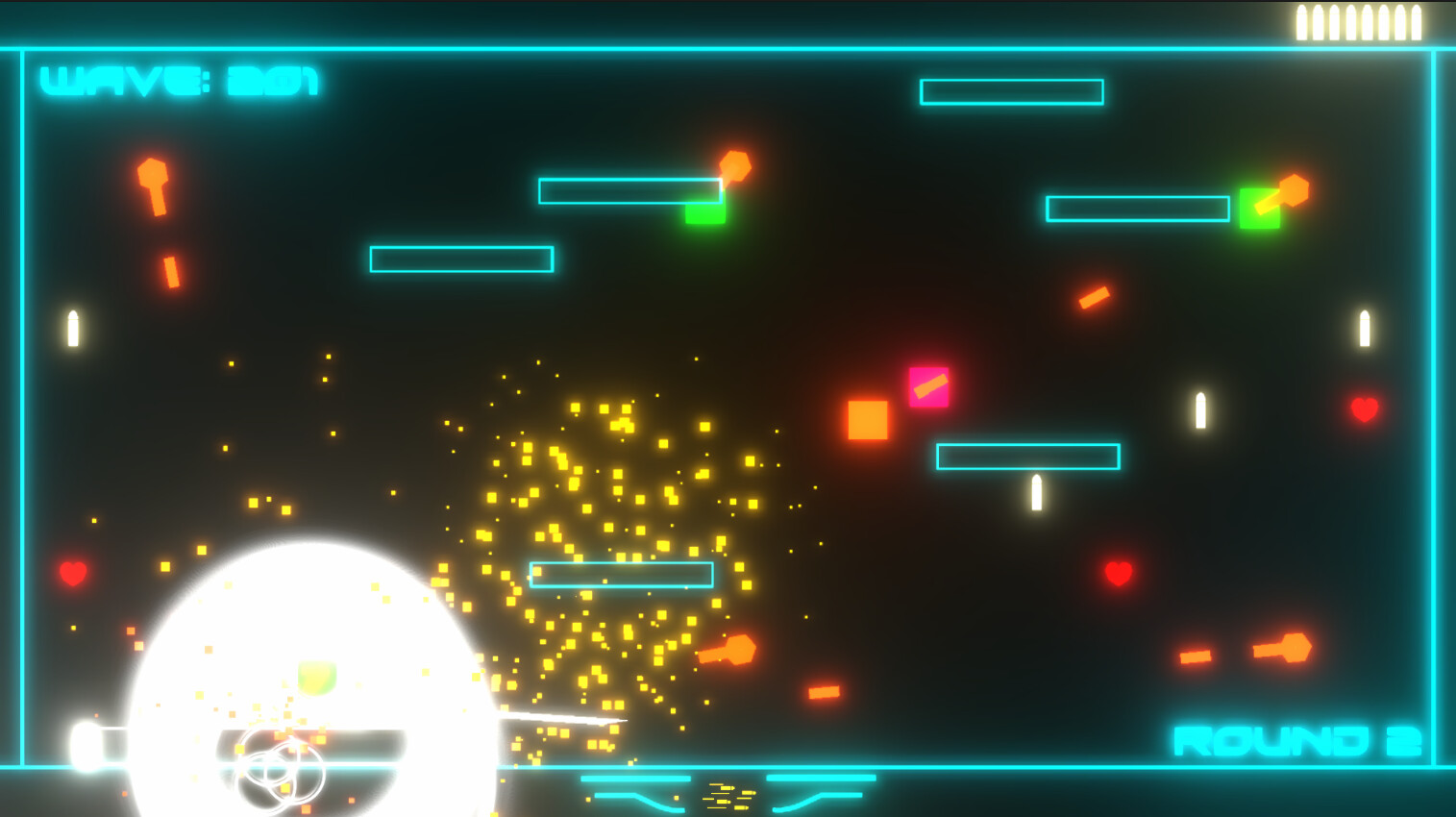This screenshot has height=817, width=1456.
Task: Click the pink enemy square in the center
Action: [928, 387]
